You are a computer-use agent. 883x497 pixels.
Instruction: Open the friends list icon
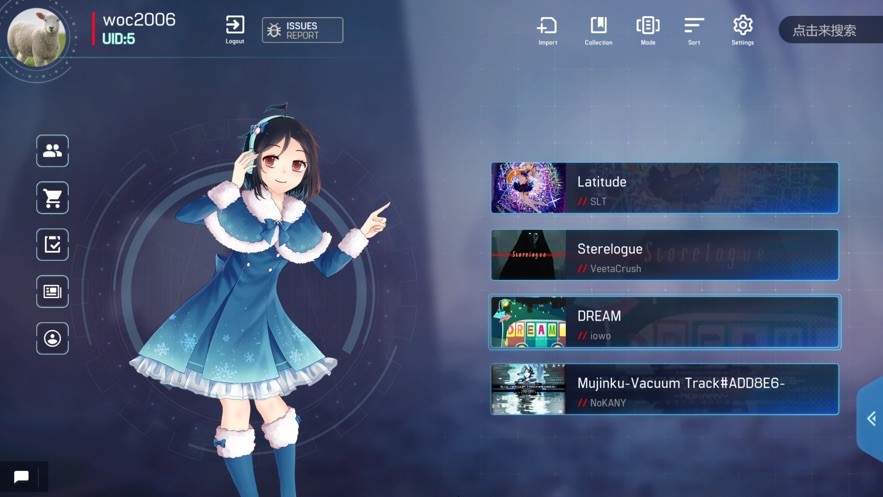pyautogui.click(x=53, y=151)
